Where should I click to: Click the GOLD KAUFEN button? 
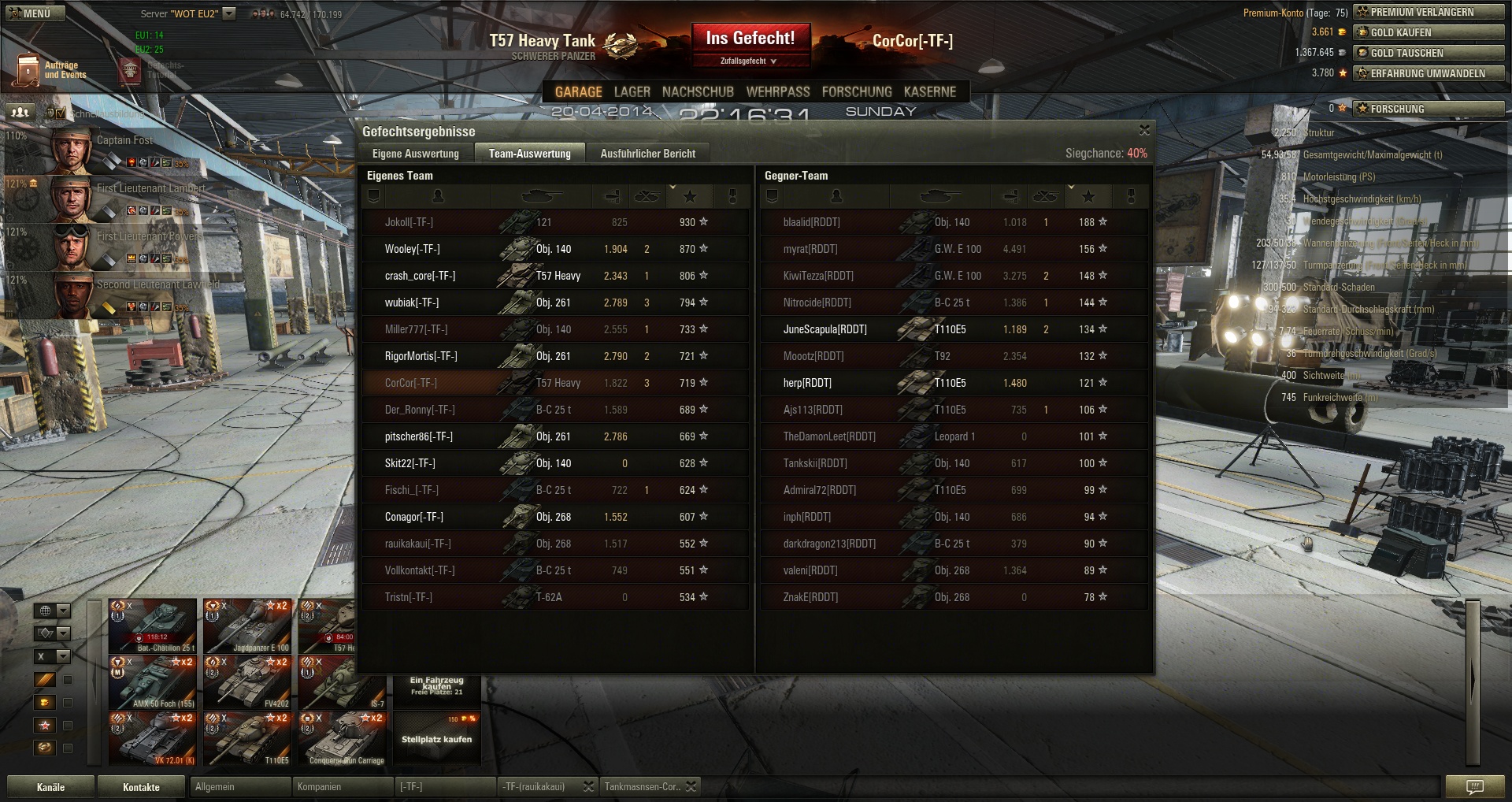click(1428, 32)
